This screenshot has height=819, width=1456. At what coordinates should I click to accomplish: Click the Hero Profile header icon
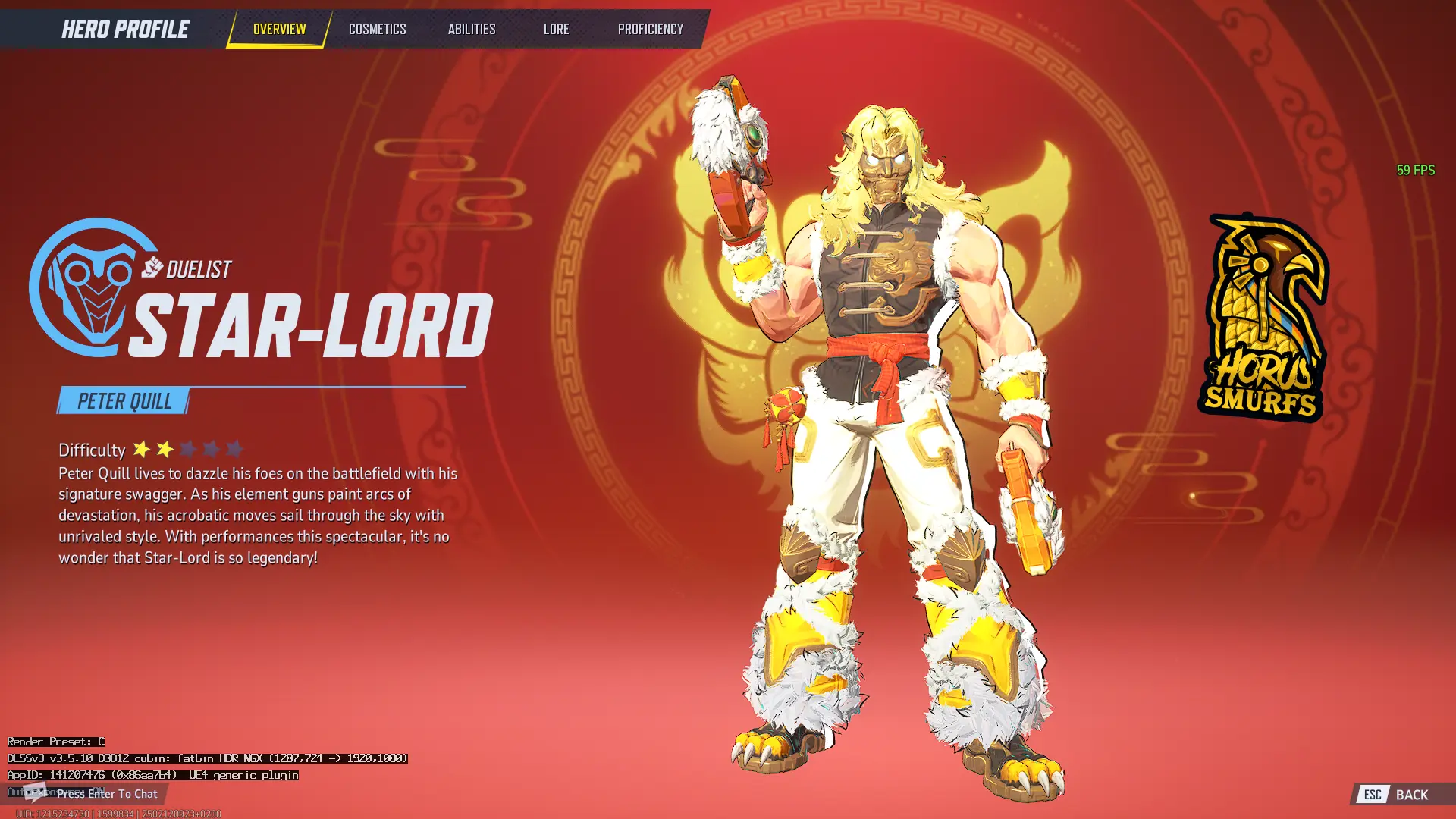tap(125, 29)
